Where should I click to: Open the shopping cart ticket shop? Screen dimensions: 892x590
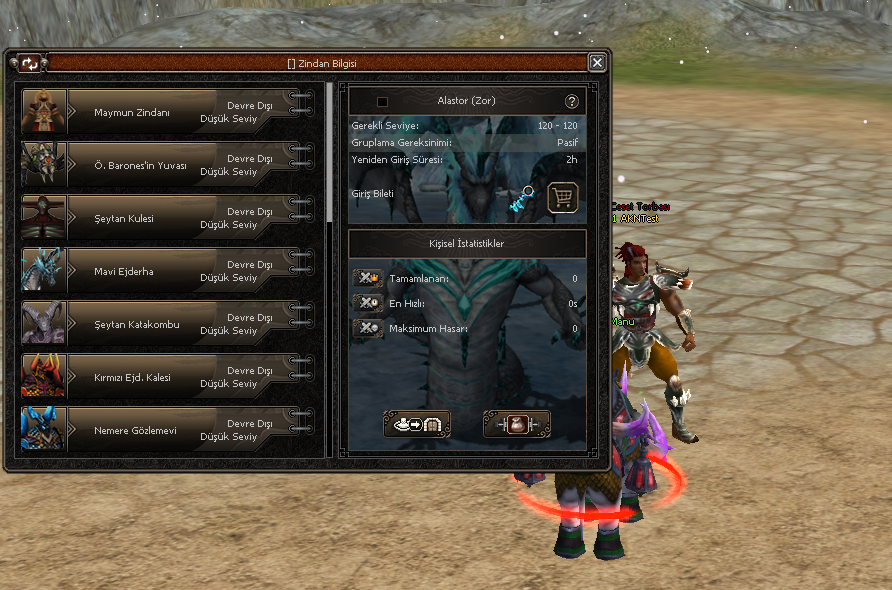tap(564, 197)
